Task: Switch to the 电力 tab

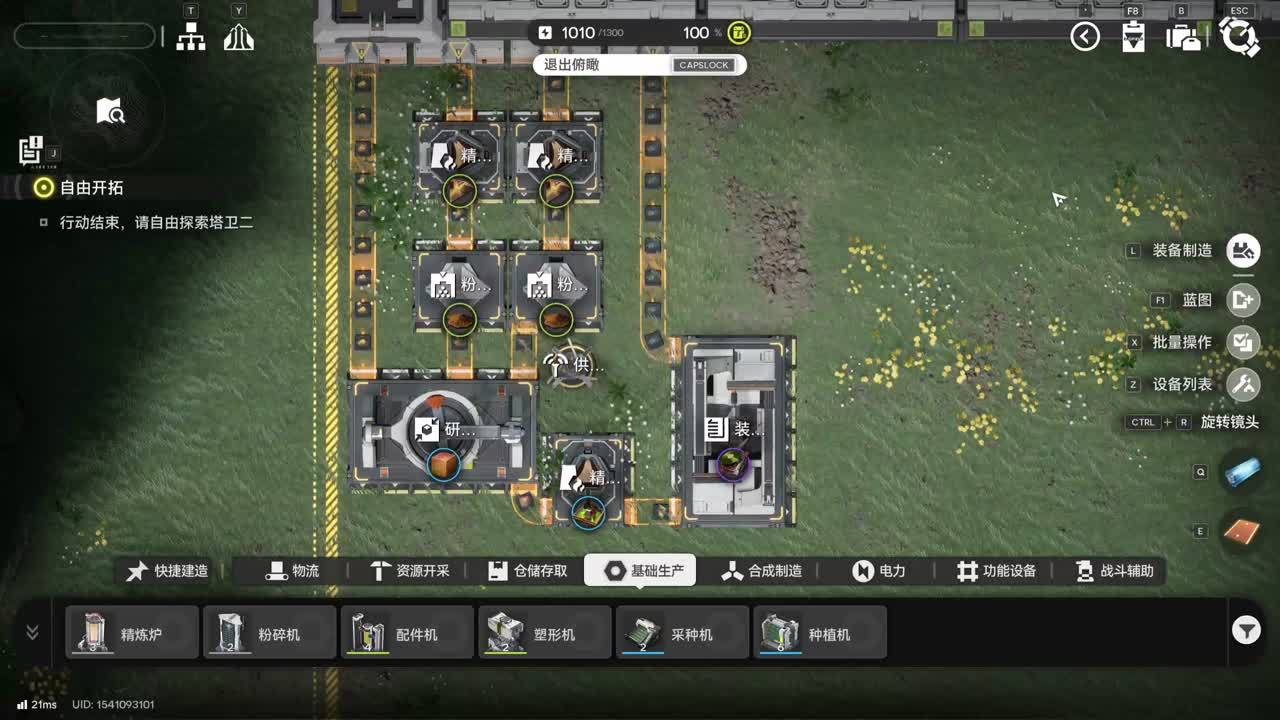Action: 879,571
